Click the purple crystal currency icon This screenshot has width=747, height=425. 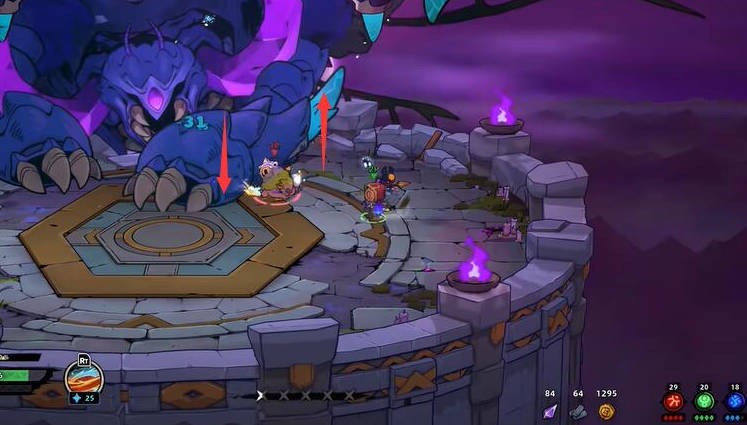point(550,410)
